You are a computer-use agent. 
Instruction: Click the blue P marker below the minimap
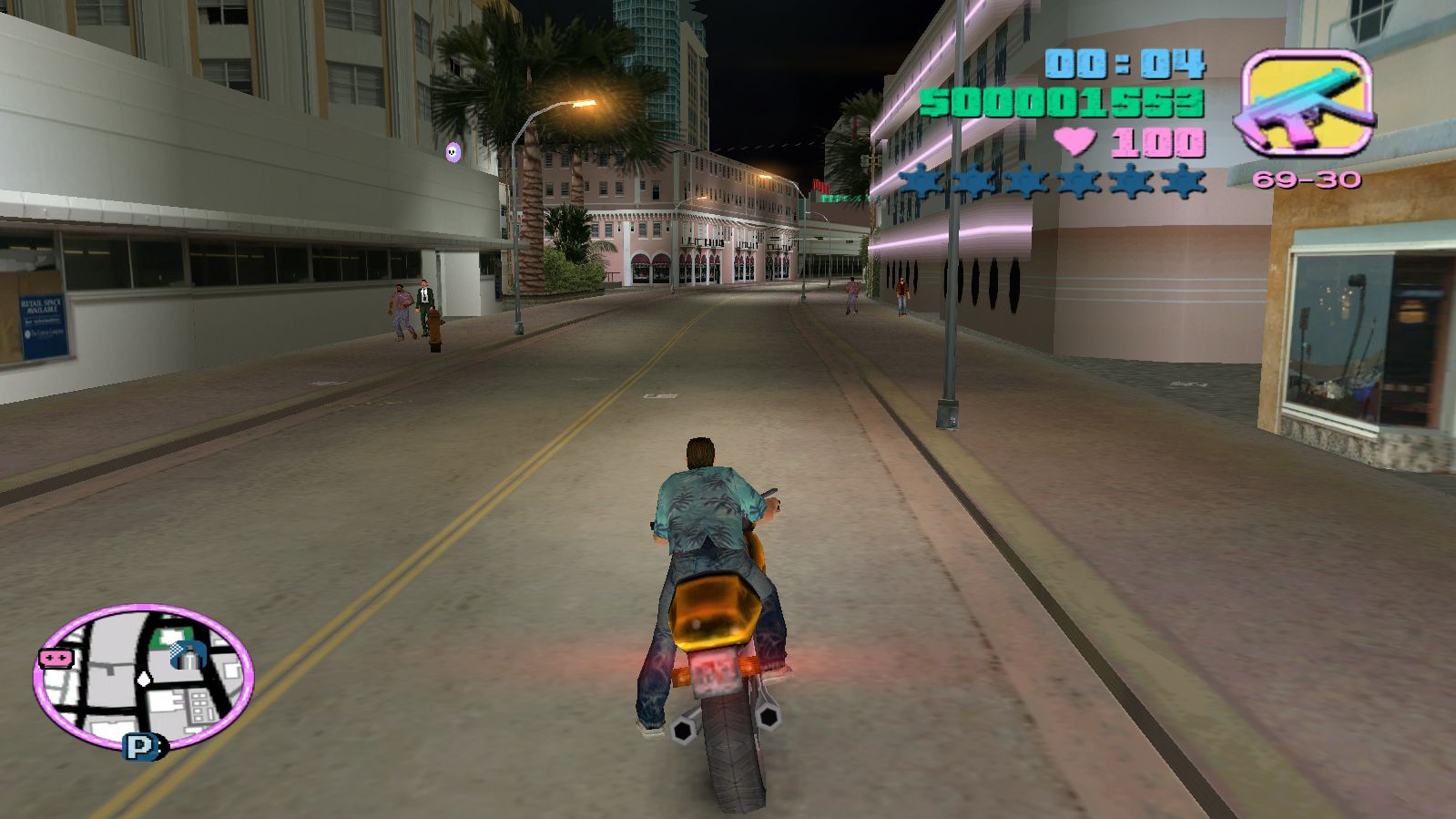(x=141, y=747)
